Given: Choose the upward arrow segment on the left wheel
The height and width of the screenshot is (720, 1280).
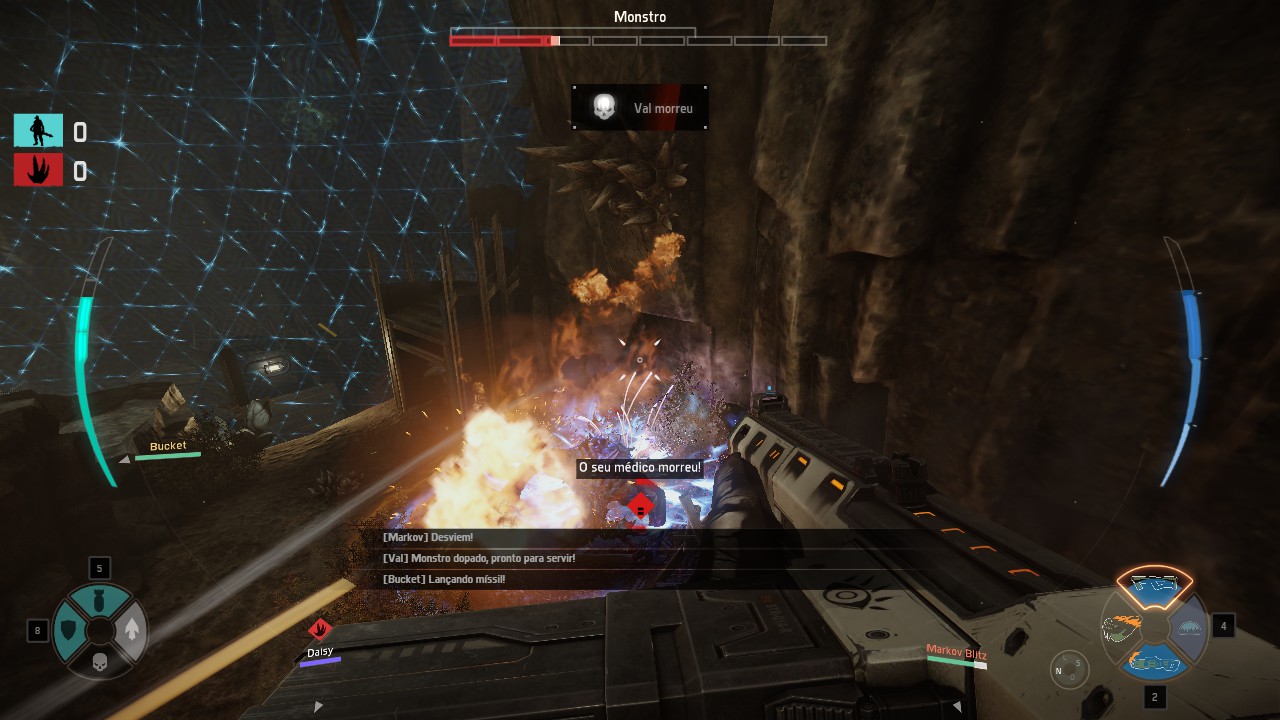Looking at the screenshot, I should [x=131, y=630].
